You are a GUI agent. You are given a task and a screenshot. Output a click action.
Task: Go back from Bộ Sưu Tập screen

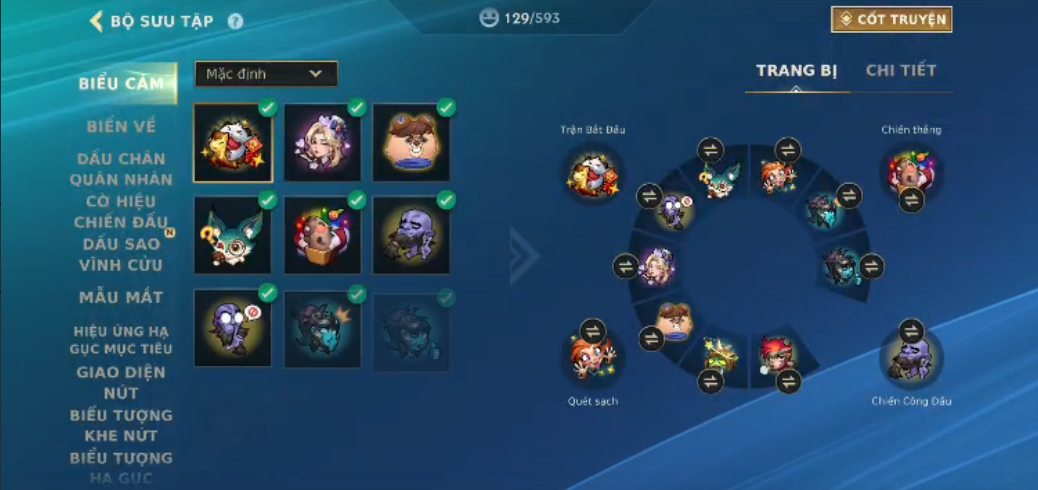point(97,21)
